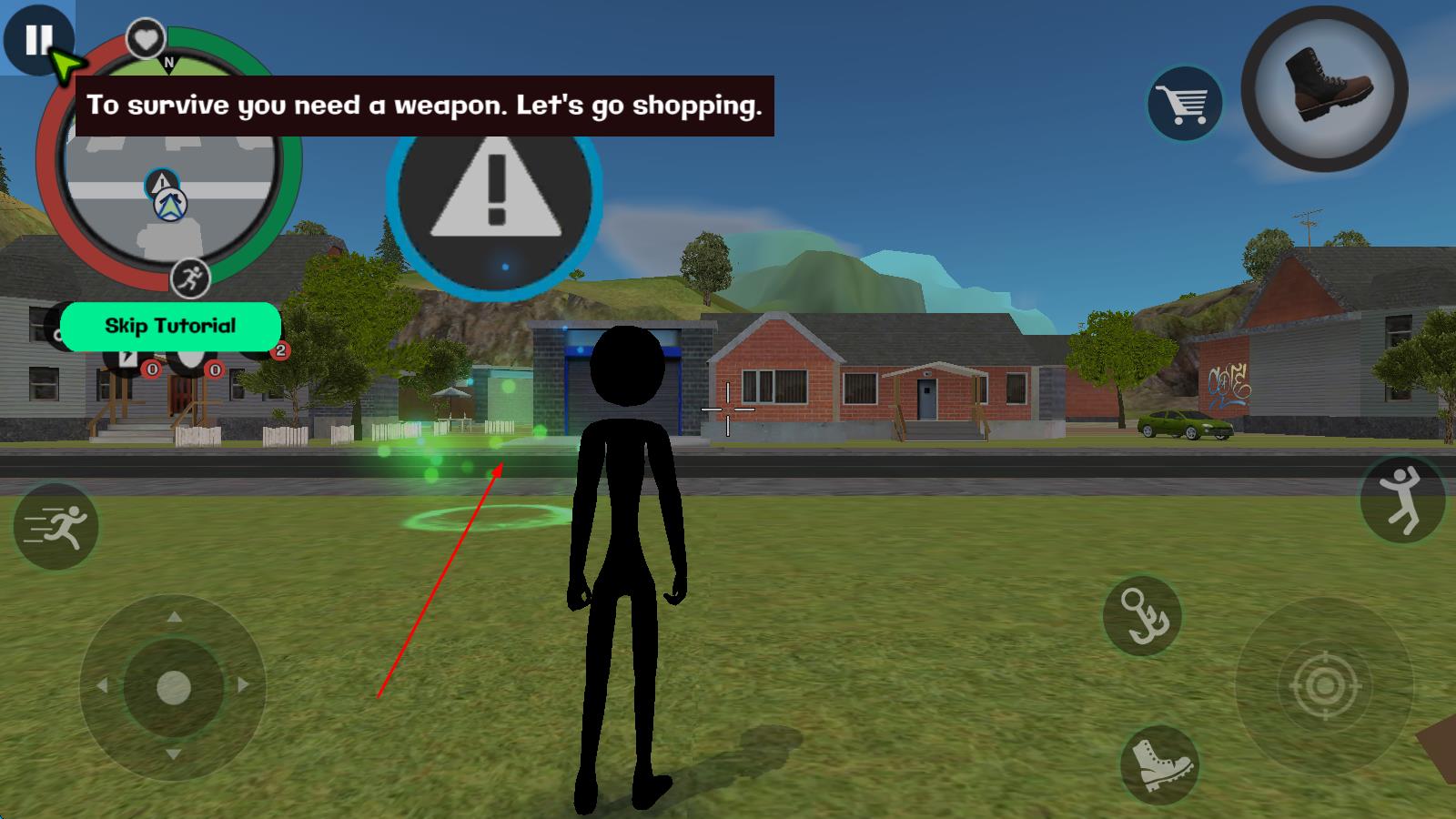Tap the virtual movement joystick

click(173, 687)
